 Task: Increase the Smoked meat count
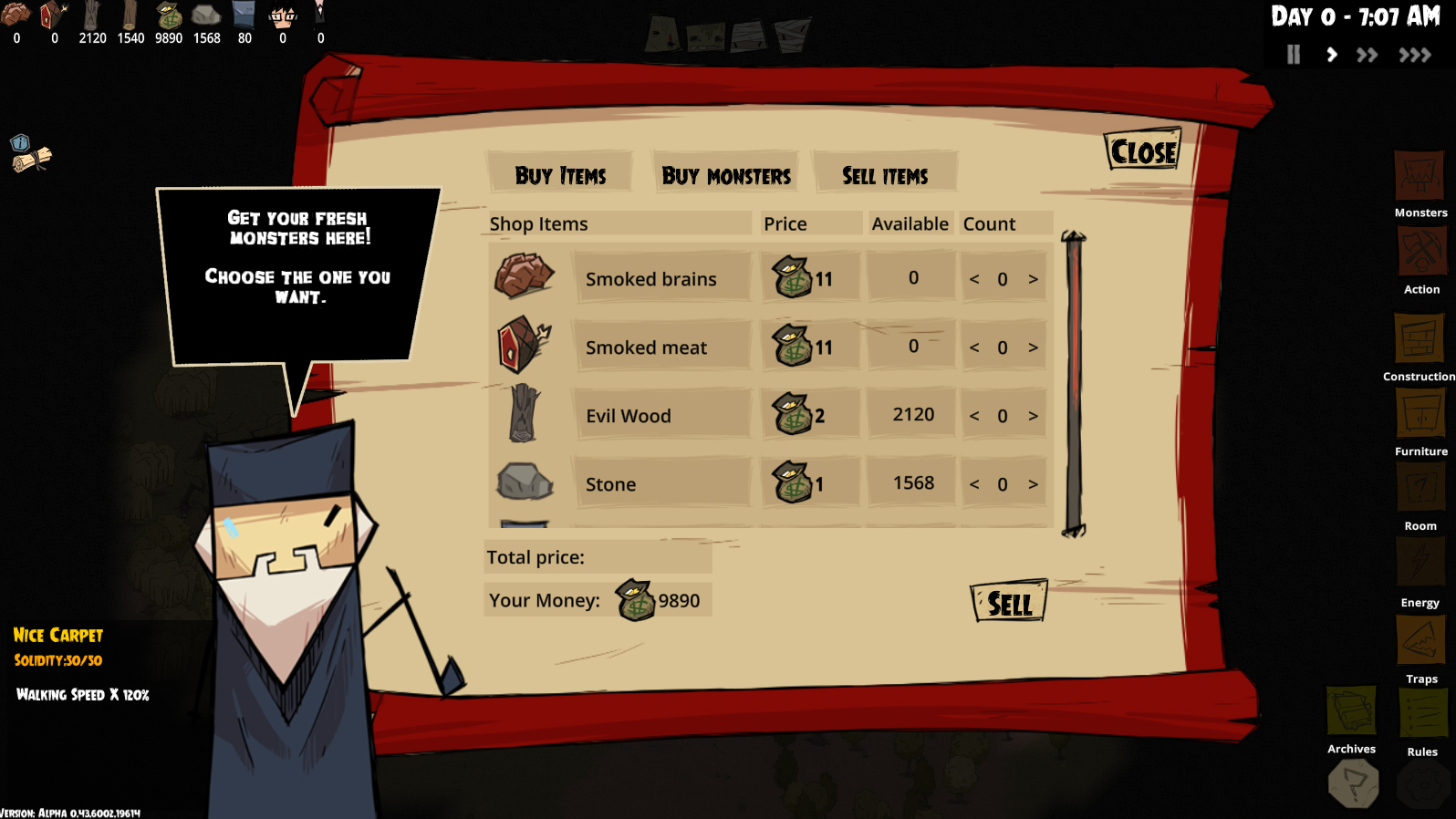tap(1033, 347)
